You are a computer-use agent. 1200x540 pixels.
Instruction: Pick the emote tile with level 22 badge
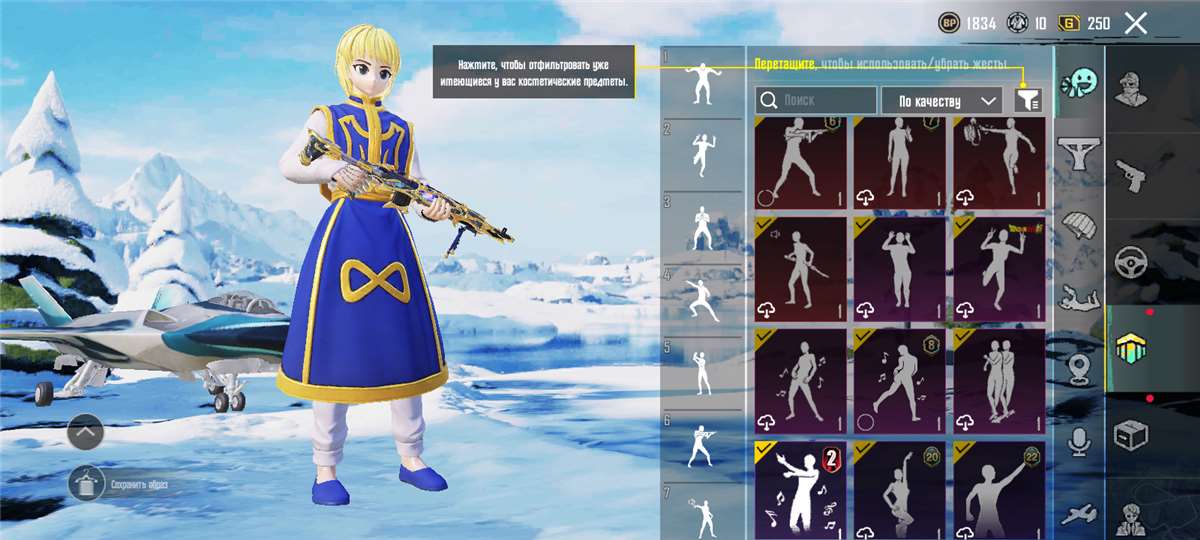998,489
